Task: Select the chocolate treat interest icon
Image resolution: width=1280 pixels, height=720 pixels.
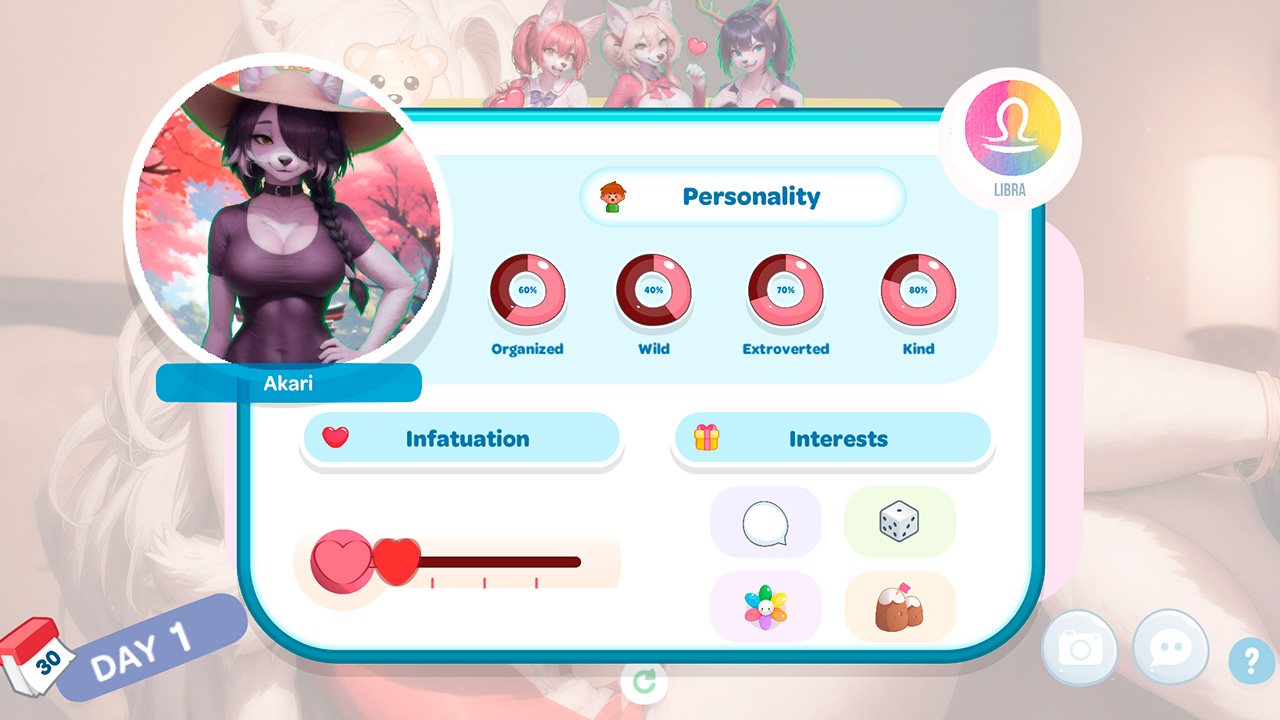Action: [x=901, y=605]
